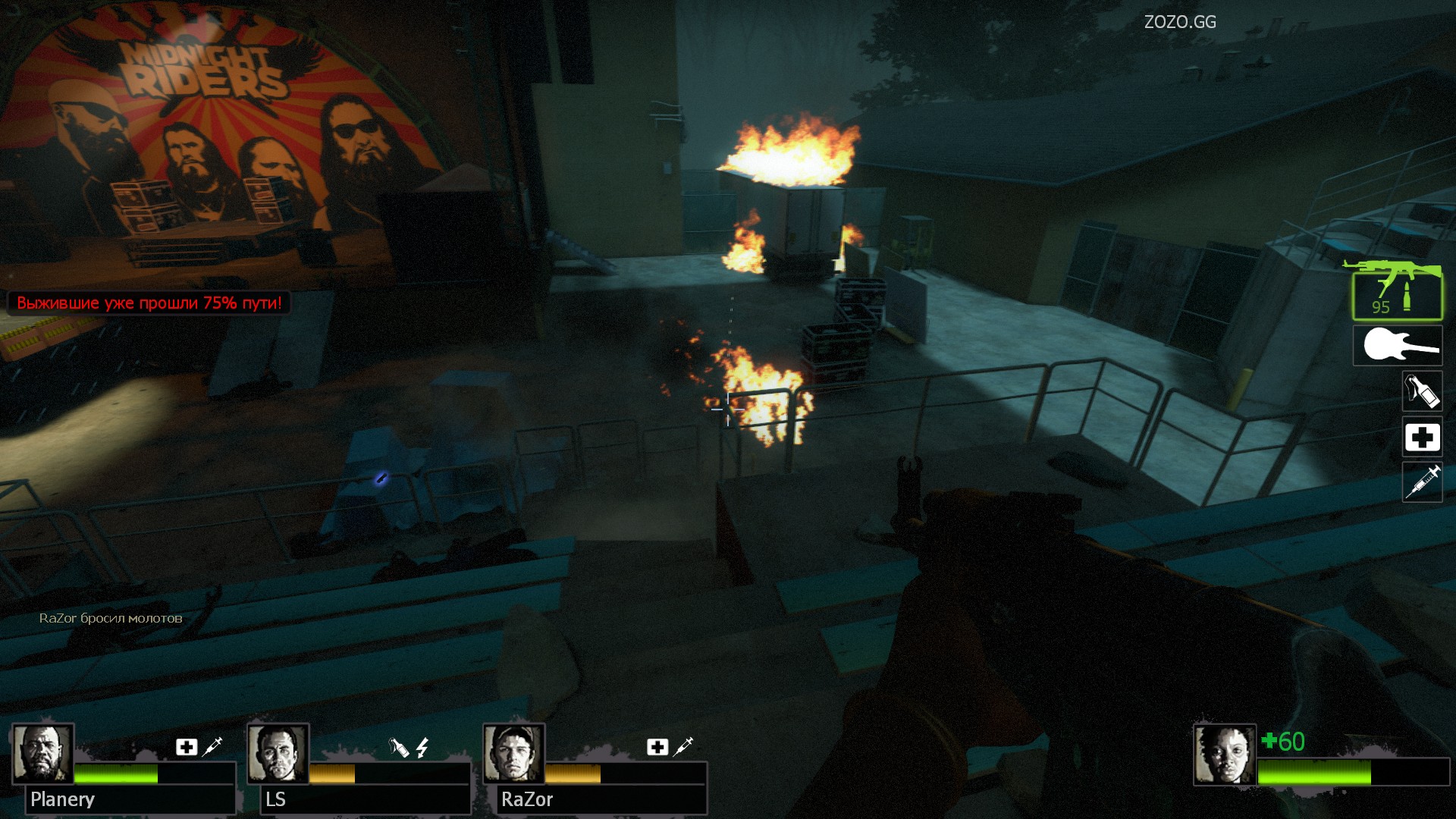Click RaZor's teammate portrait
1456x819 pixels.
513,754
